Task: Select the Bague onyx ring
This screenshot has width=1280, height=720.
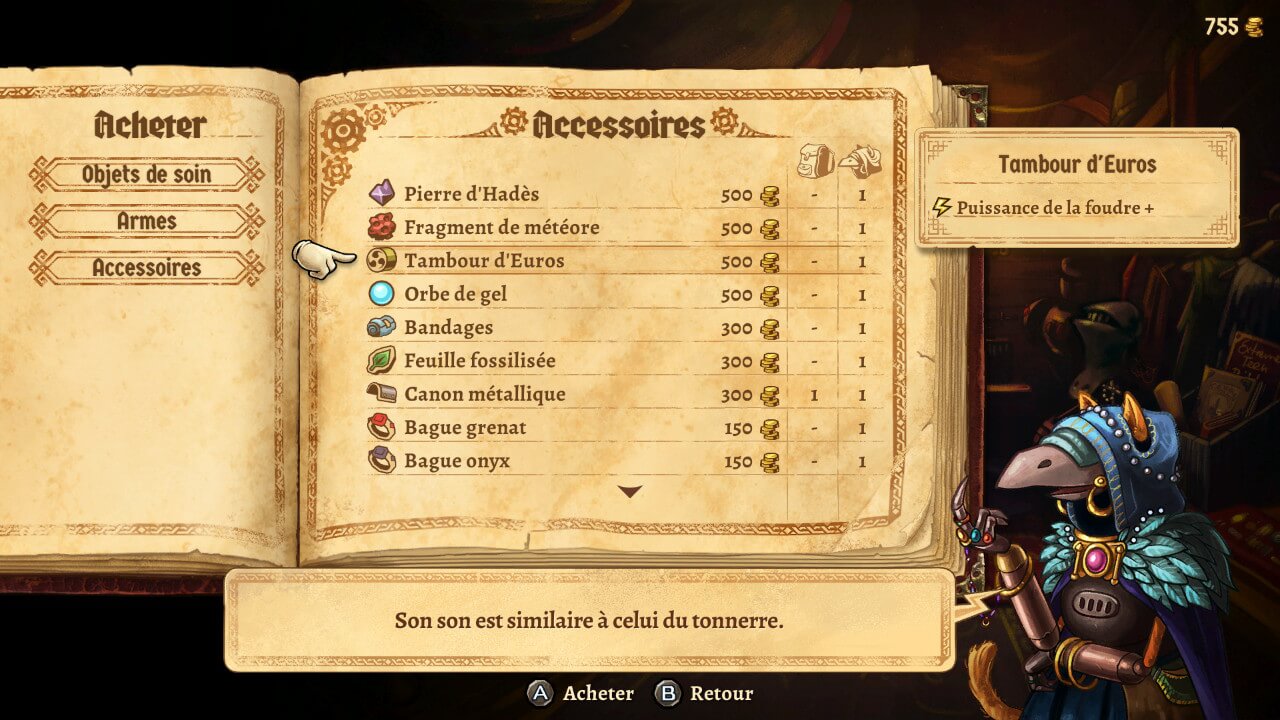Action: [x=457, y=461]
